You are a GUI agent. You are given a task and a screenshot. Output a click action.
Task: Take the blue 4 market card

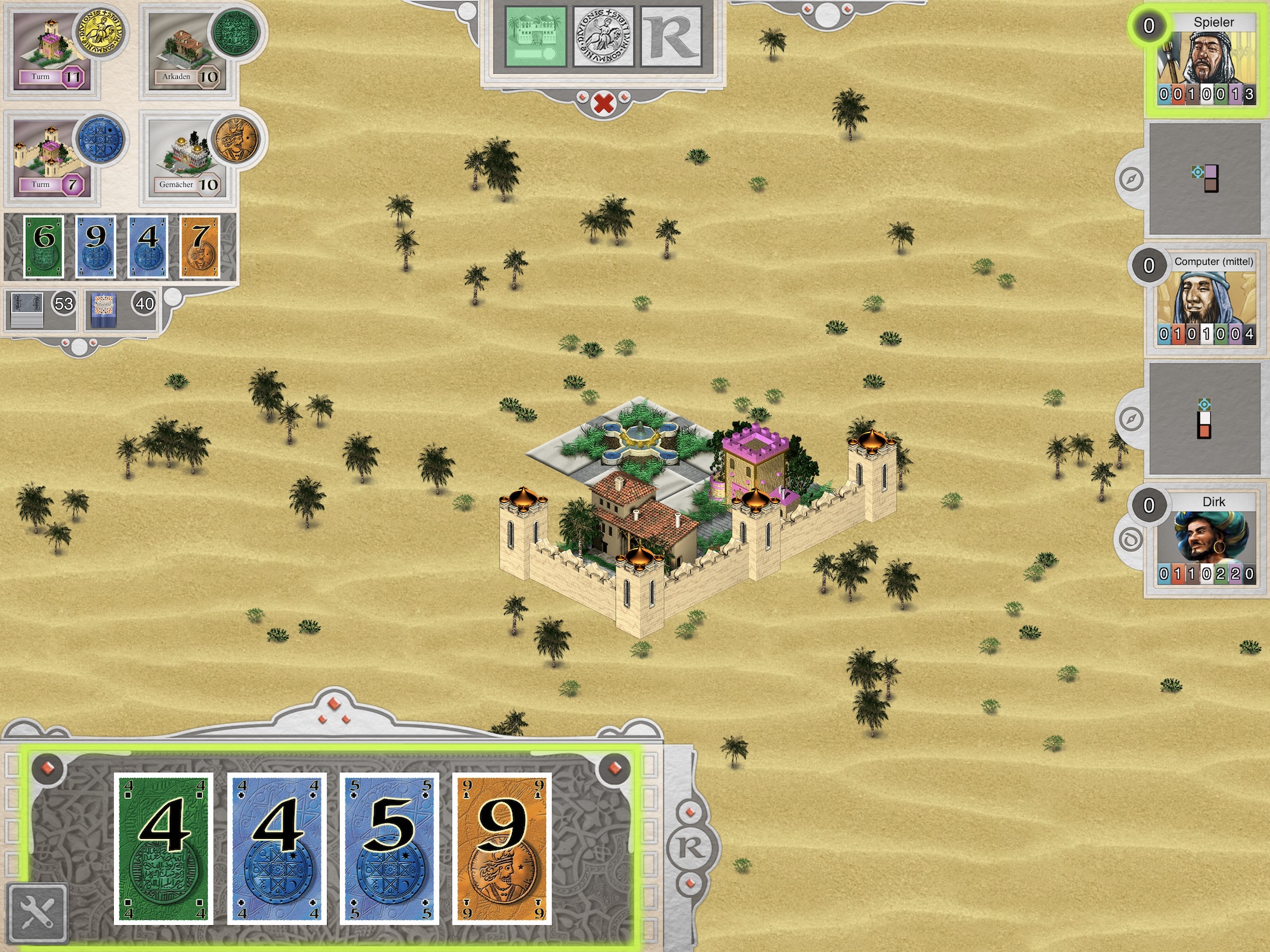(x=148, y=246)
